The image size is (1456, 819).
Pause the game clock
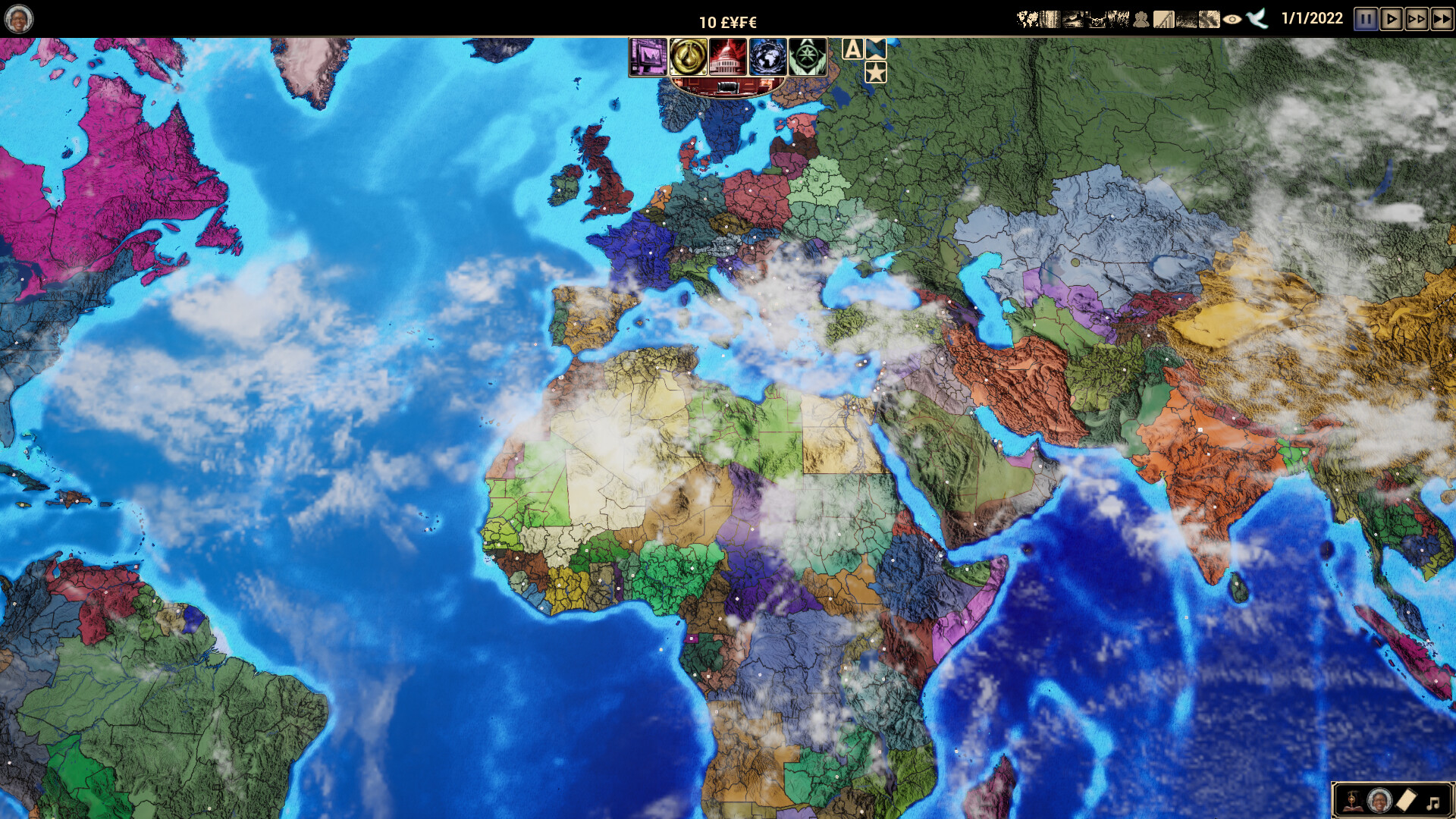click(x=1367, y=19)
